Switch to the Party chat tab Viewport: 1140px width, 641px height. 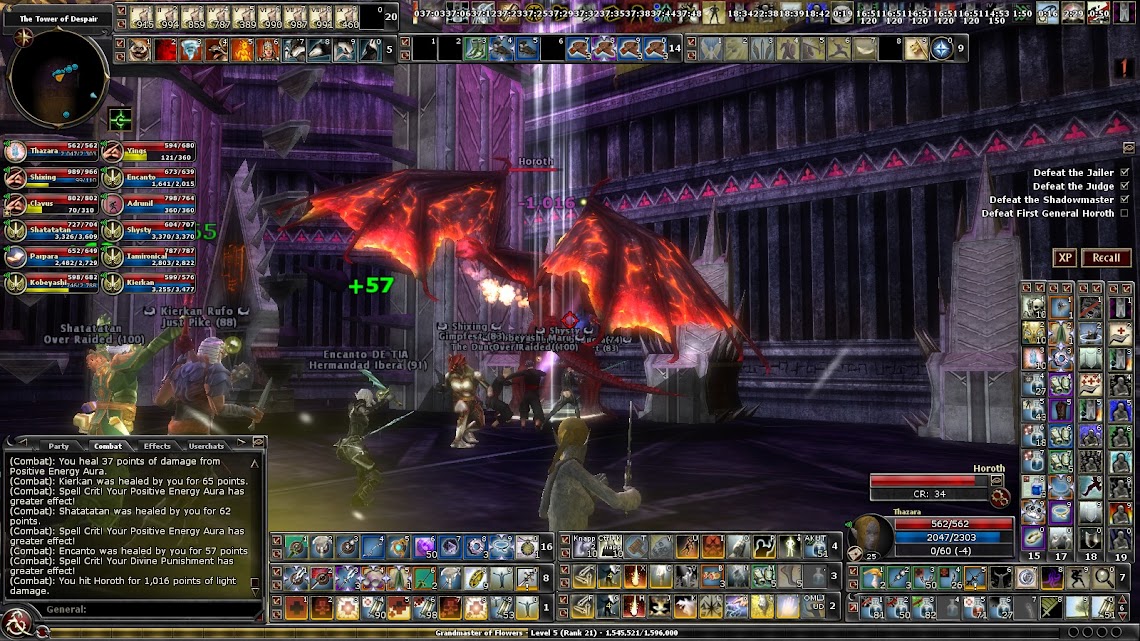[x=58, y=446]
